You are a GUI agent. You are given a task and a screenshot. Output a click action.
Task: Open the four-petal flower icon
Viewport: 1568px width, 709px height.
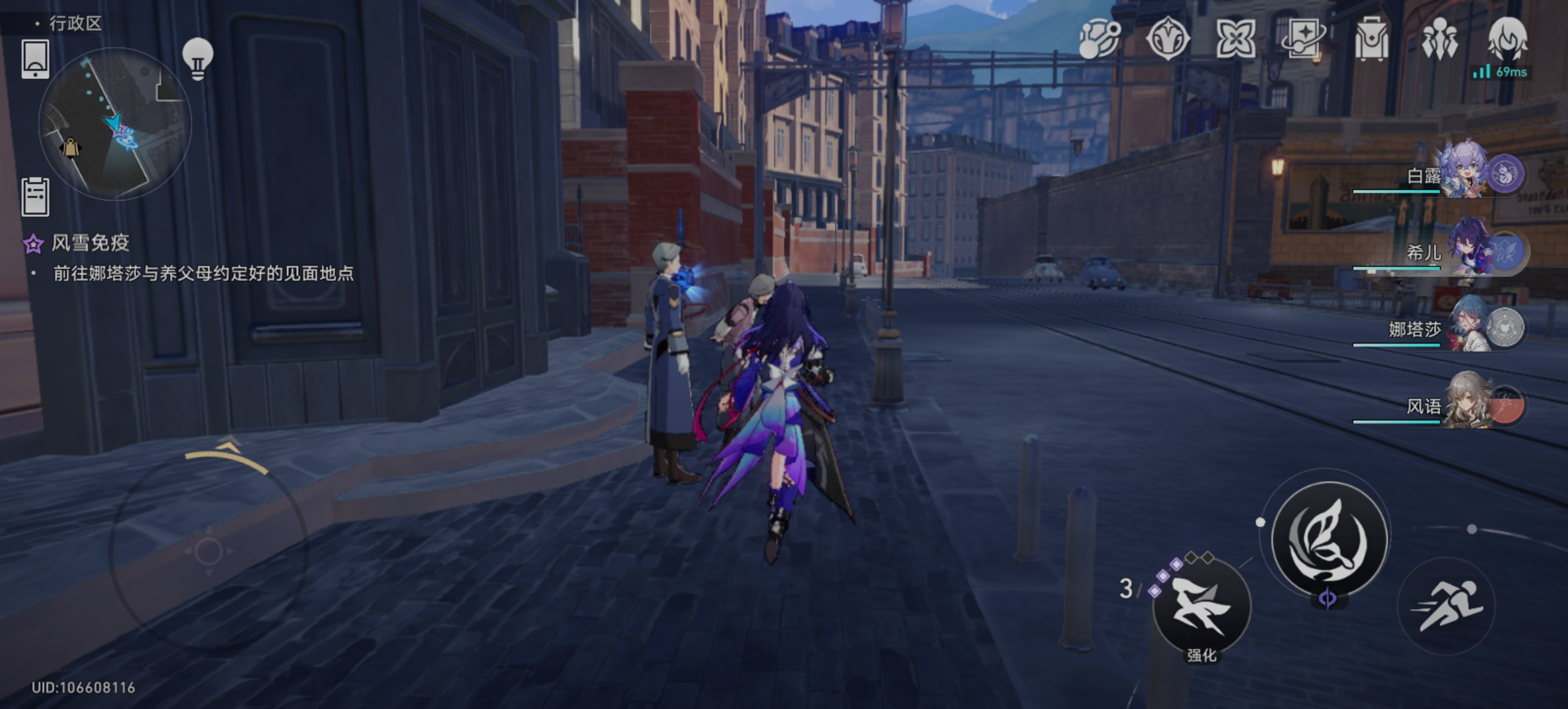tap(1235, 39)
